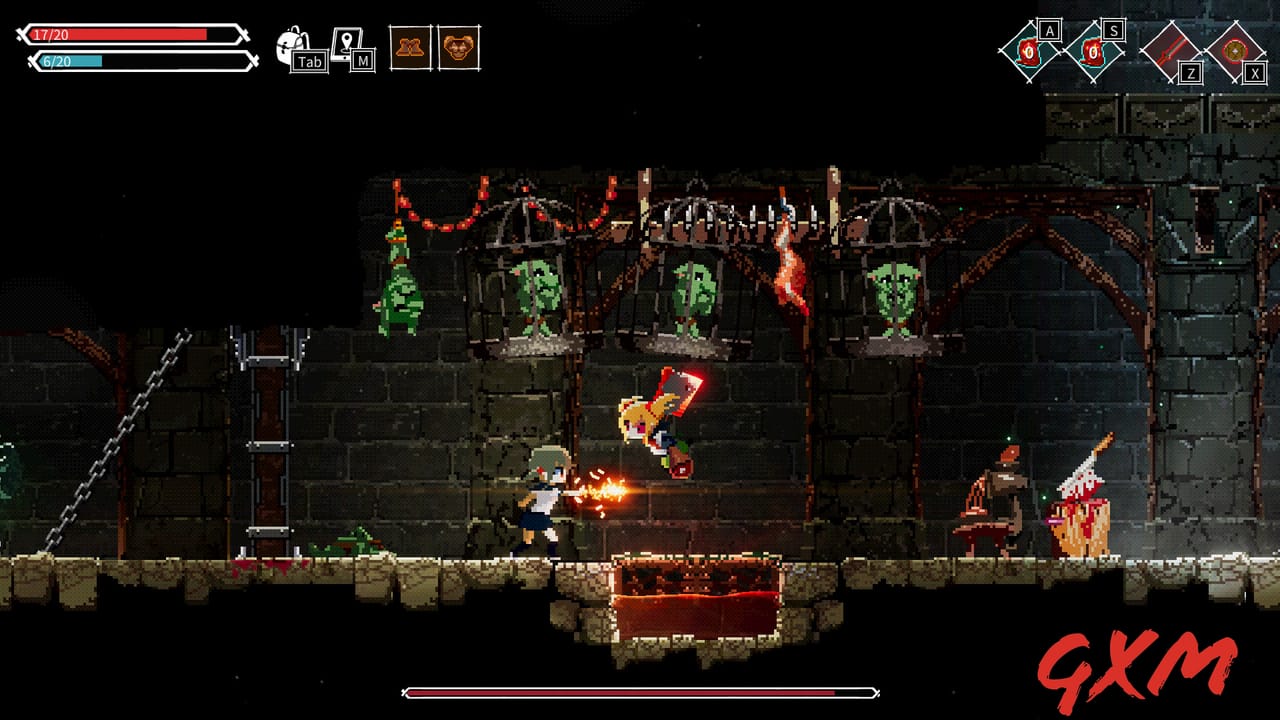Click the M keybind label
1280x720 pixels.
pos(361,62)
